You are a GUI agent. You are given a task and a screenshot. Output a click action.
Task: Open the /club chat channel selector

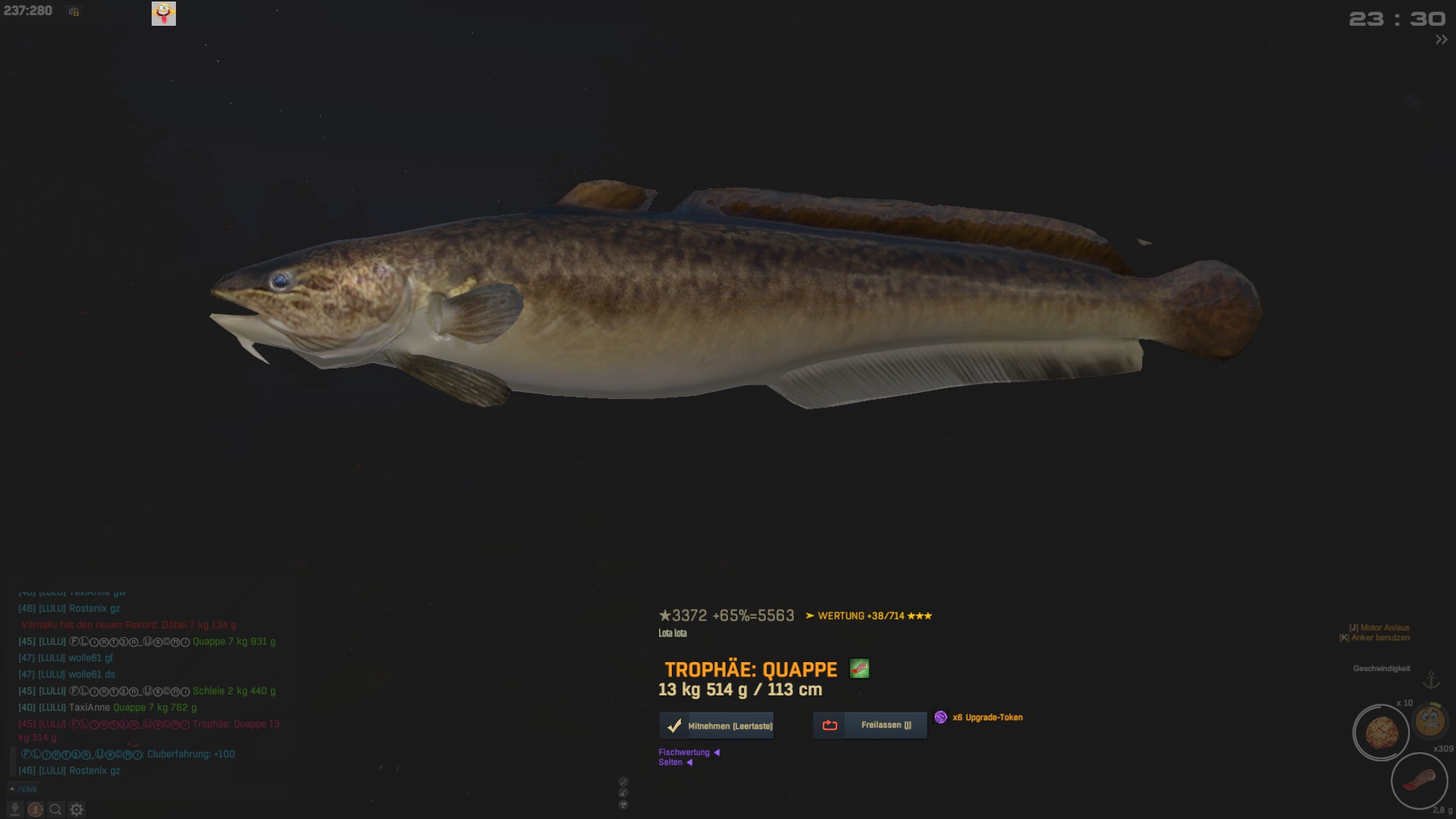23,789
